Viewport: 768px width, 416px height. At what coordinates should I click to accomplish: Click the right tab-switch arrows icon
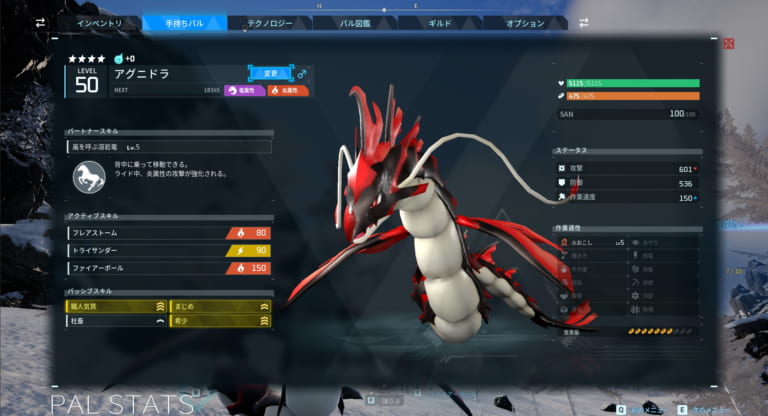(583, 22)
